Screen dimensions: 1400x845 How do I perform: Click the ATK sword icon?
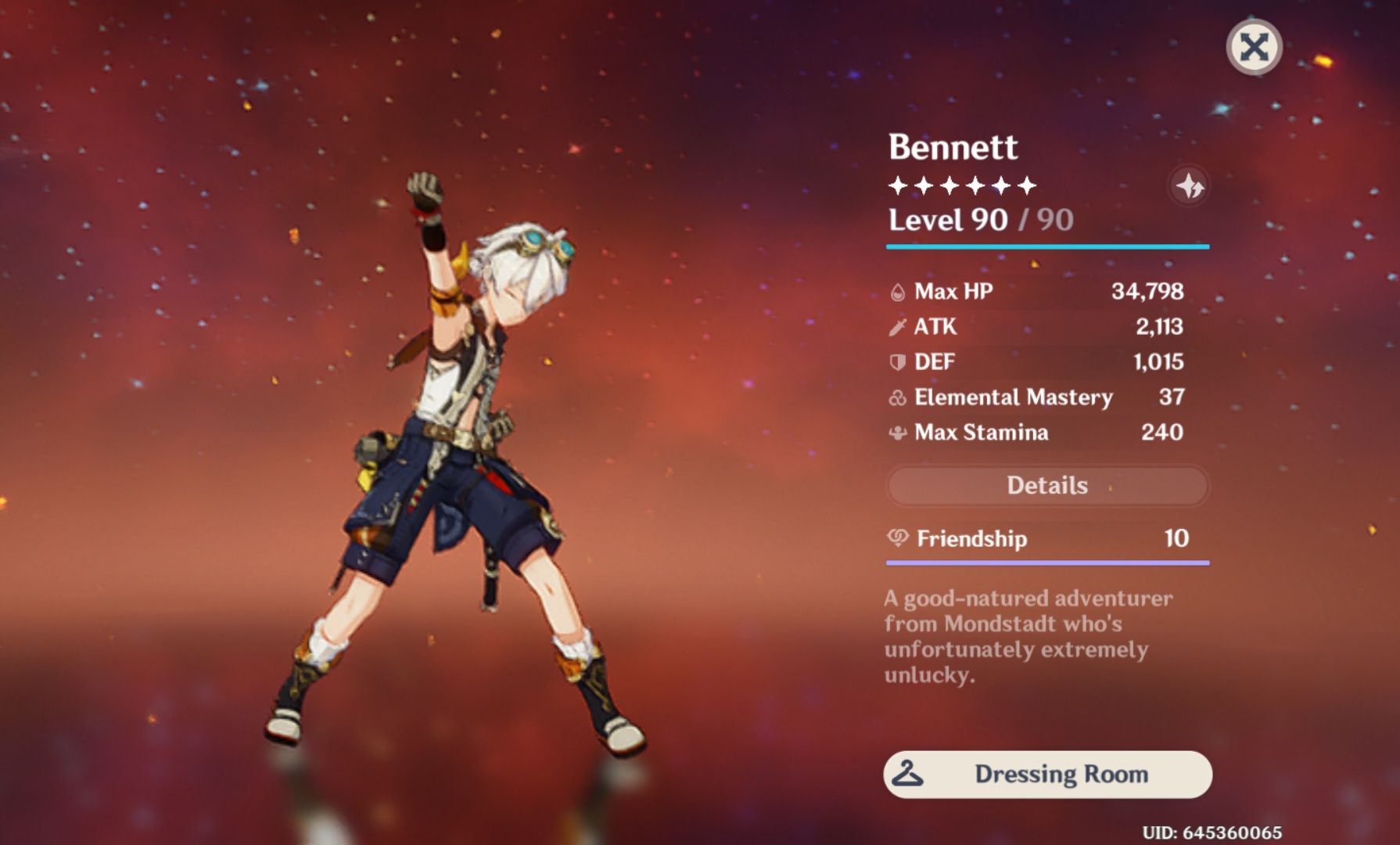pos(899,326)
